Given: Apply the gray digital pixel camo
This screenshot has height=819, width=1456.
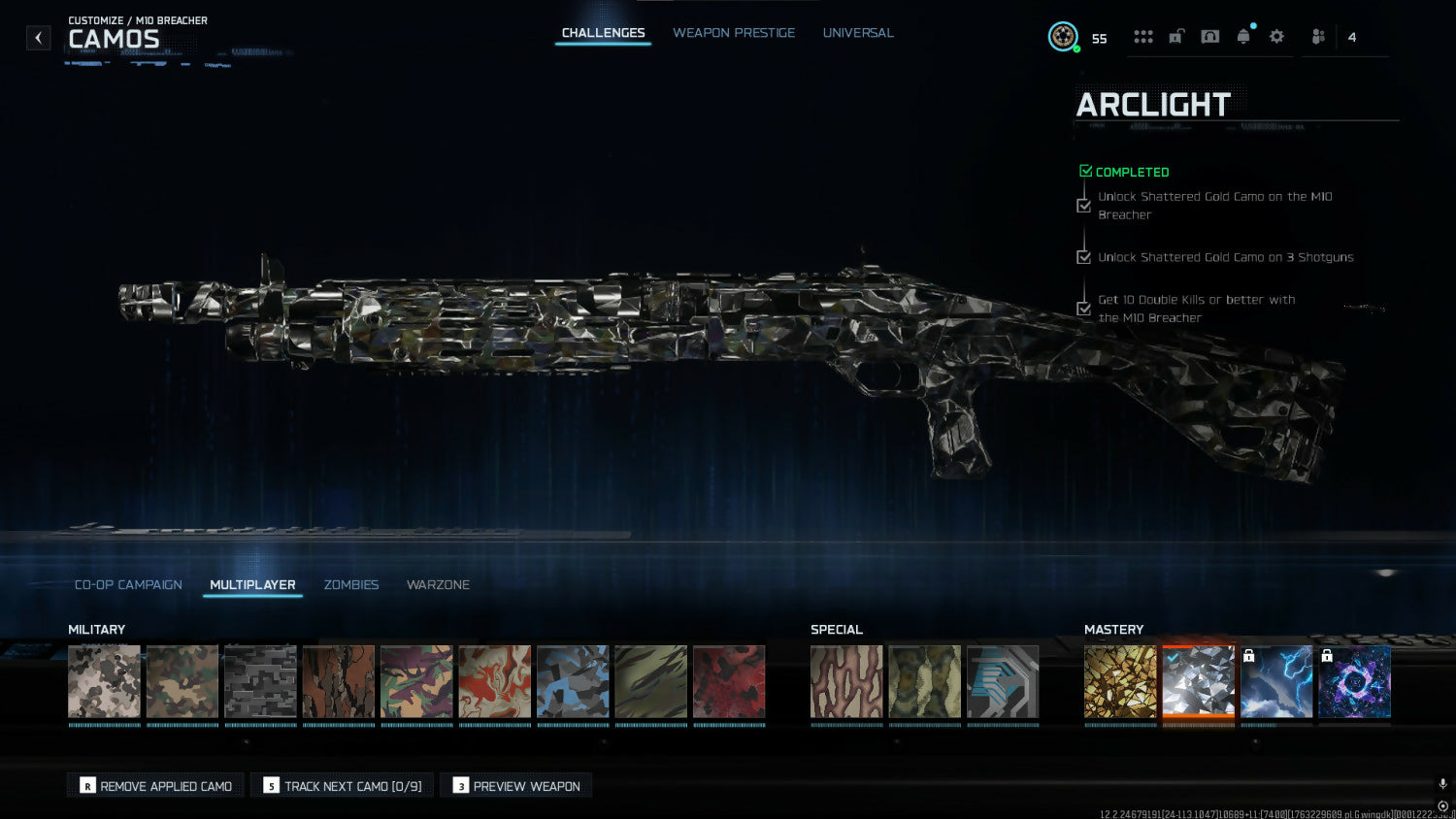Looking at the screenshot, I should pyautogui.click(x=260, y=682).
